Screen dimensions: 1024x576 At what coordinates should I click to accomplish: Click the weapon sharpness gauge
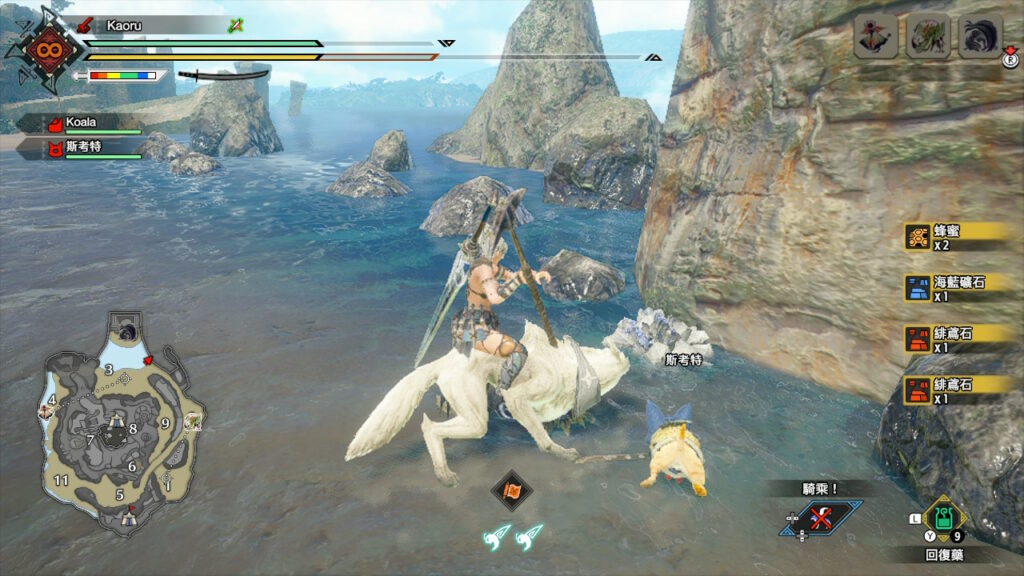click(x=123, y=75)
